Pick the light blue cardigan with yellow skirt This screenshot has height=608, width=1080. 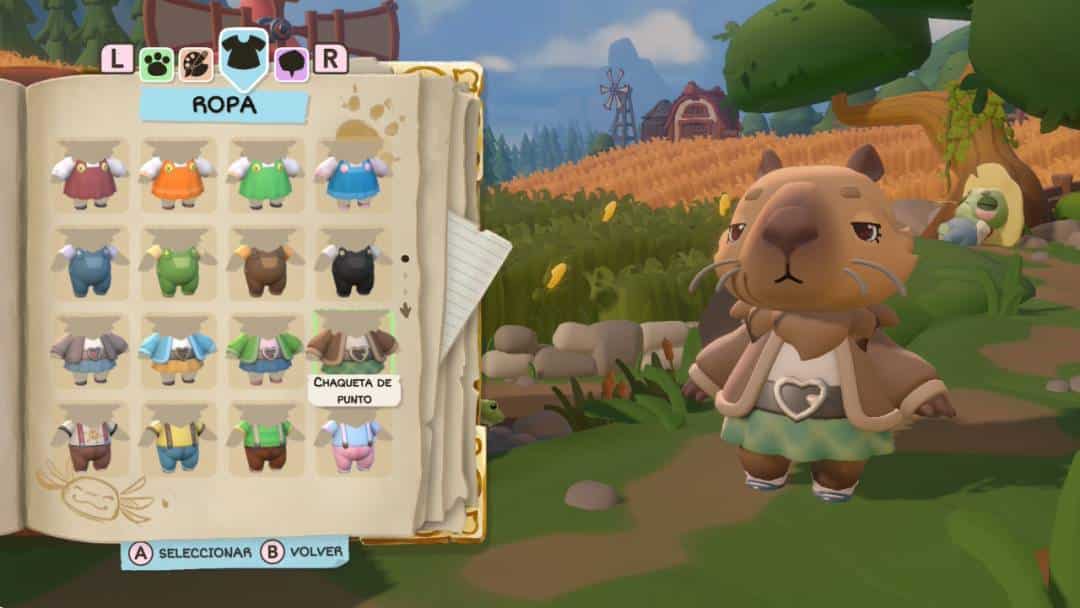tap(178, 352)
